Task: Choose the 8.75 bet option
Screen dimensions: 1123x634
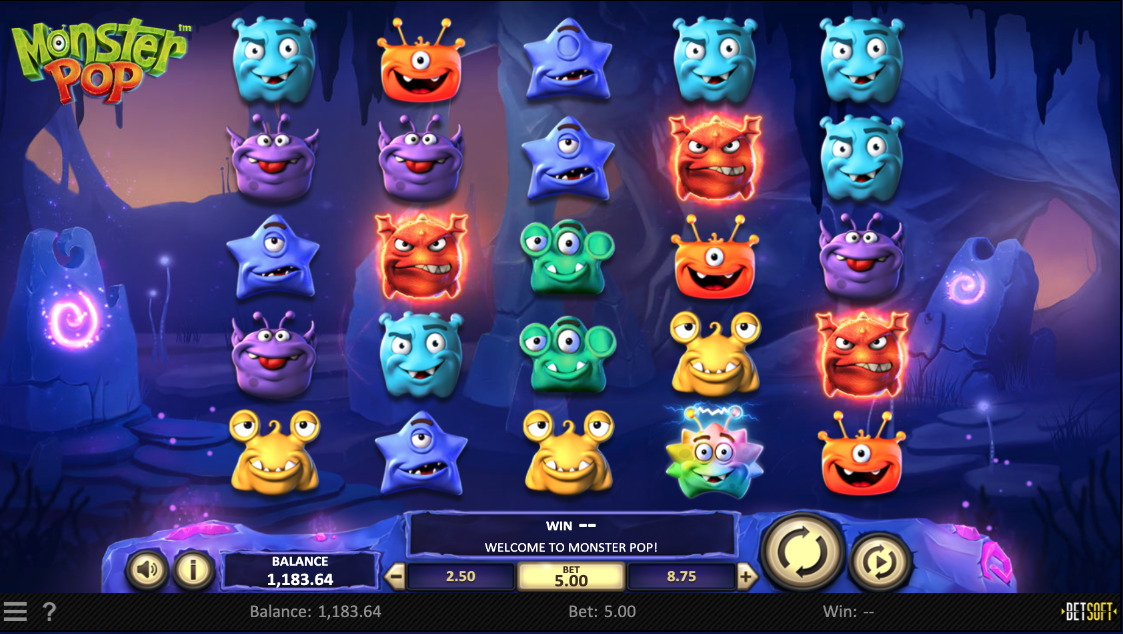Action: [x=681, y=577]
